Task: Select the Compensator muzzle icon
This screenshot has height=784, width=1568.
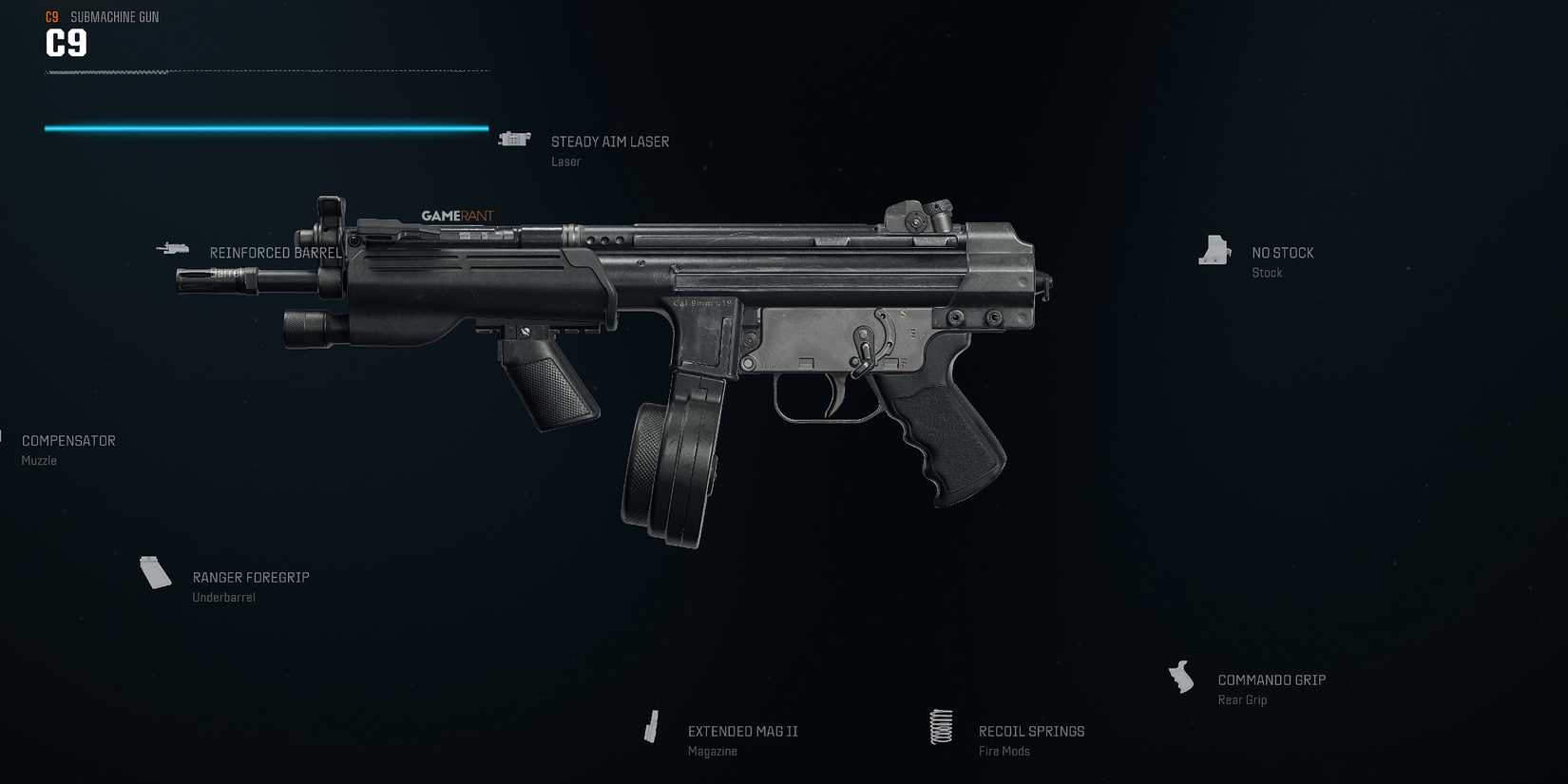Action: click(4, 437)
